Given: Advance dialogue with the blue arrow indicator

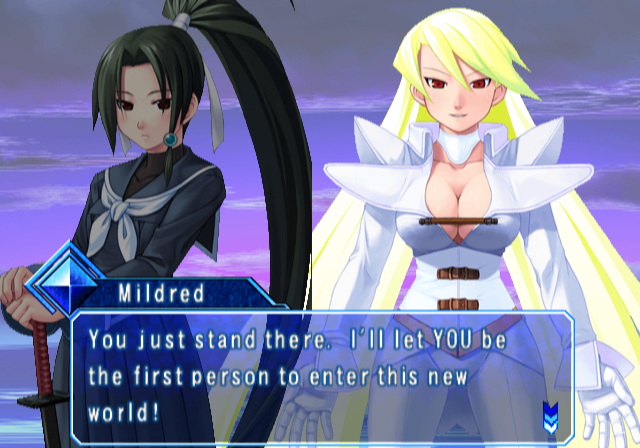Looking at the screenshot, I should coord(549,412).
